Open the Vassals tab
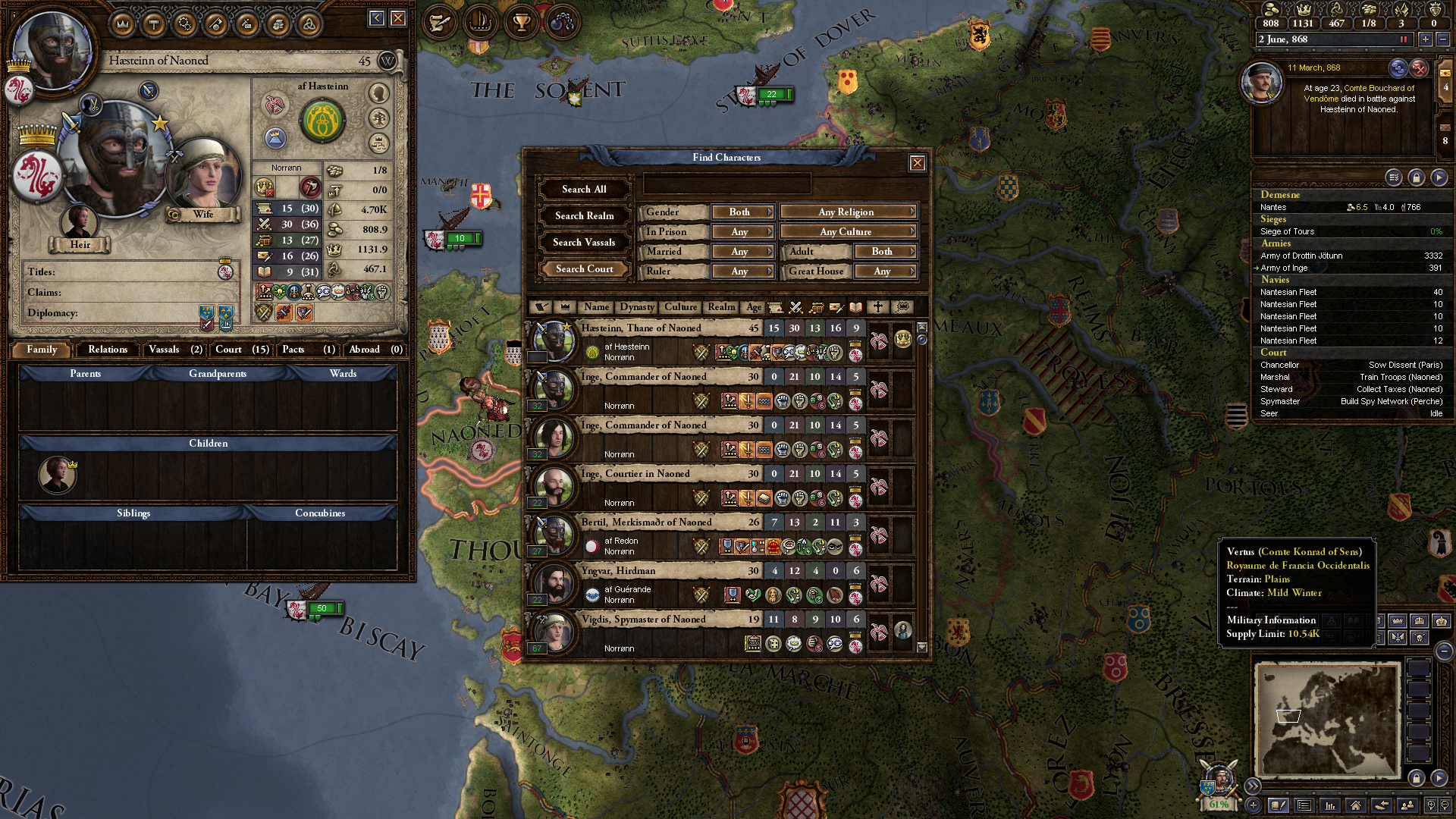1456x819 pixels. pyautogui.click(x=174, y=350)
